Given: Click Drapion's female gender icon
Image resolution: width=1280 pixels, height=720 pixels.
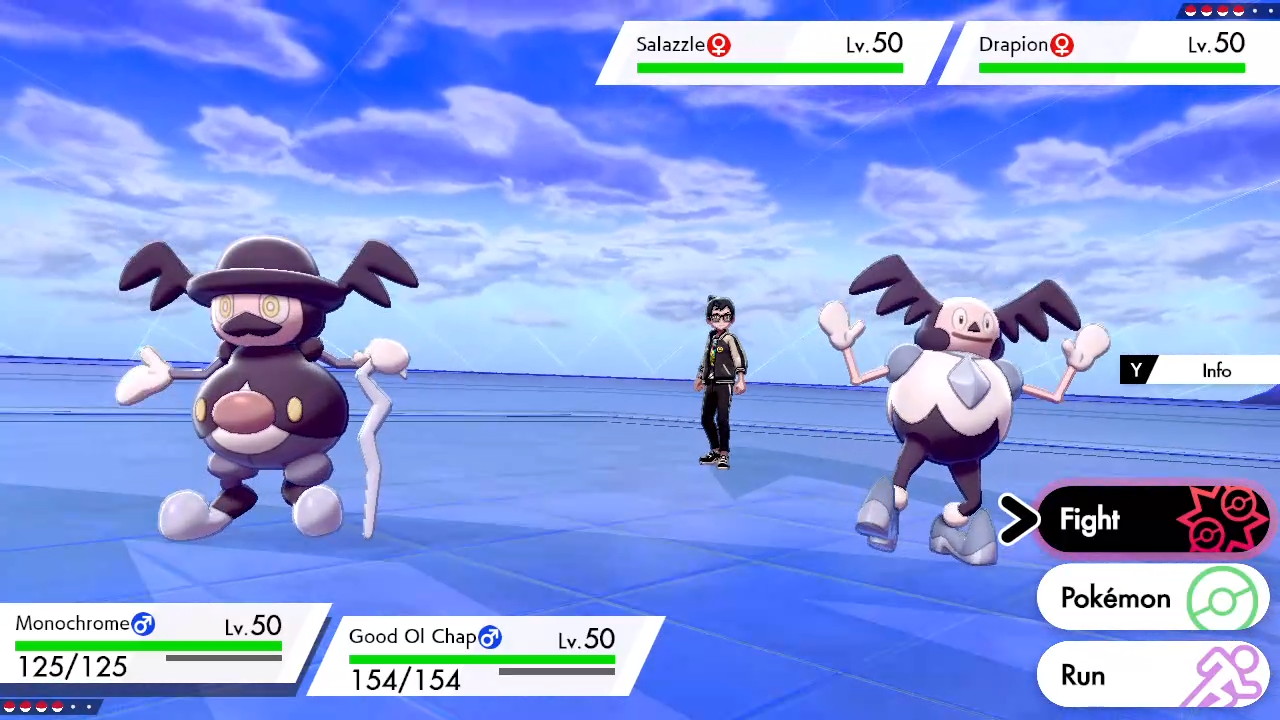Looking at the screenshot, I should 1062,45.
